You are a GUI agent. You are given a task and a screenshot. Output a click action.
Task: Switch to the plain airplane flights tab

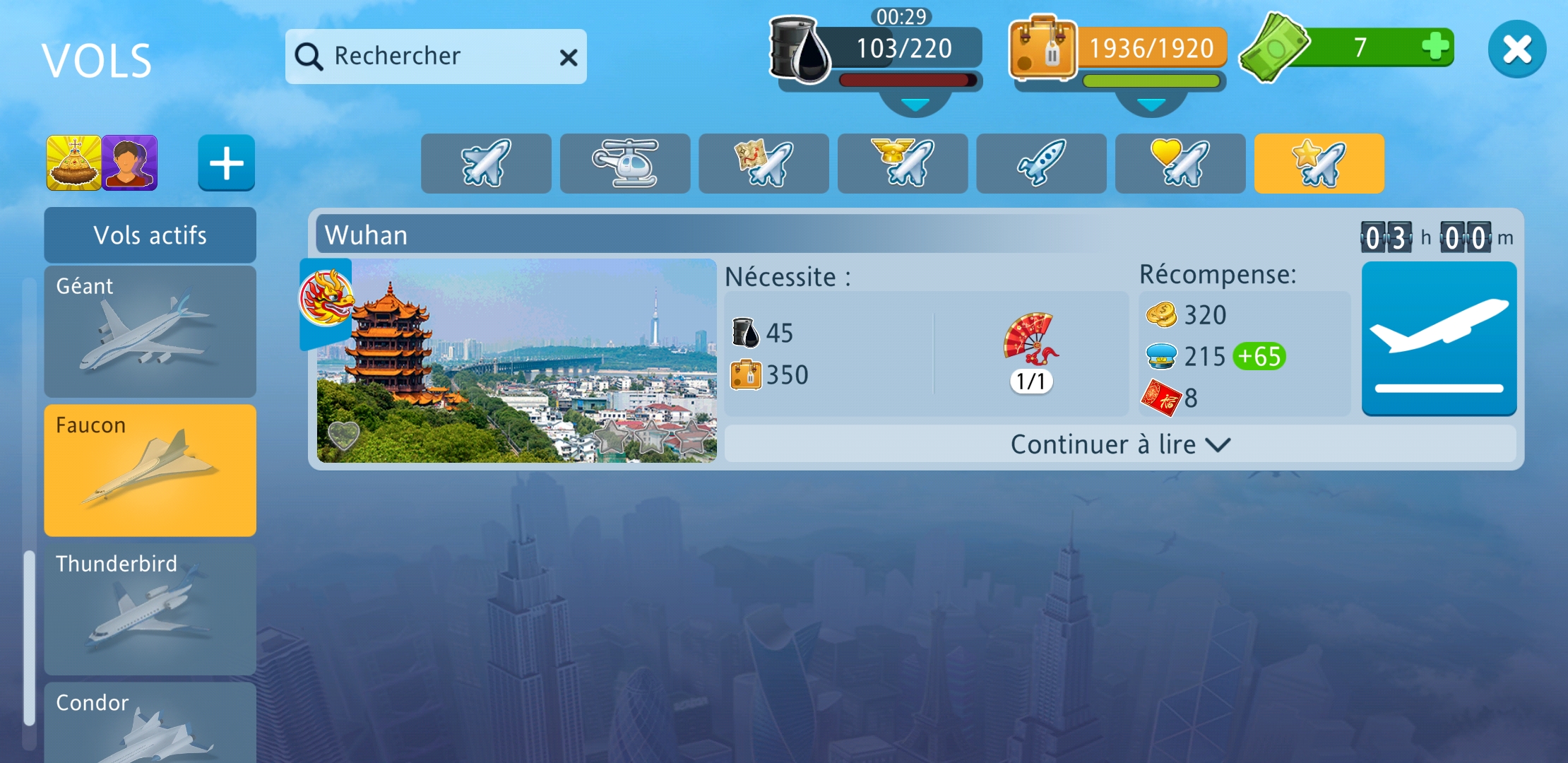tap(486, 163)
